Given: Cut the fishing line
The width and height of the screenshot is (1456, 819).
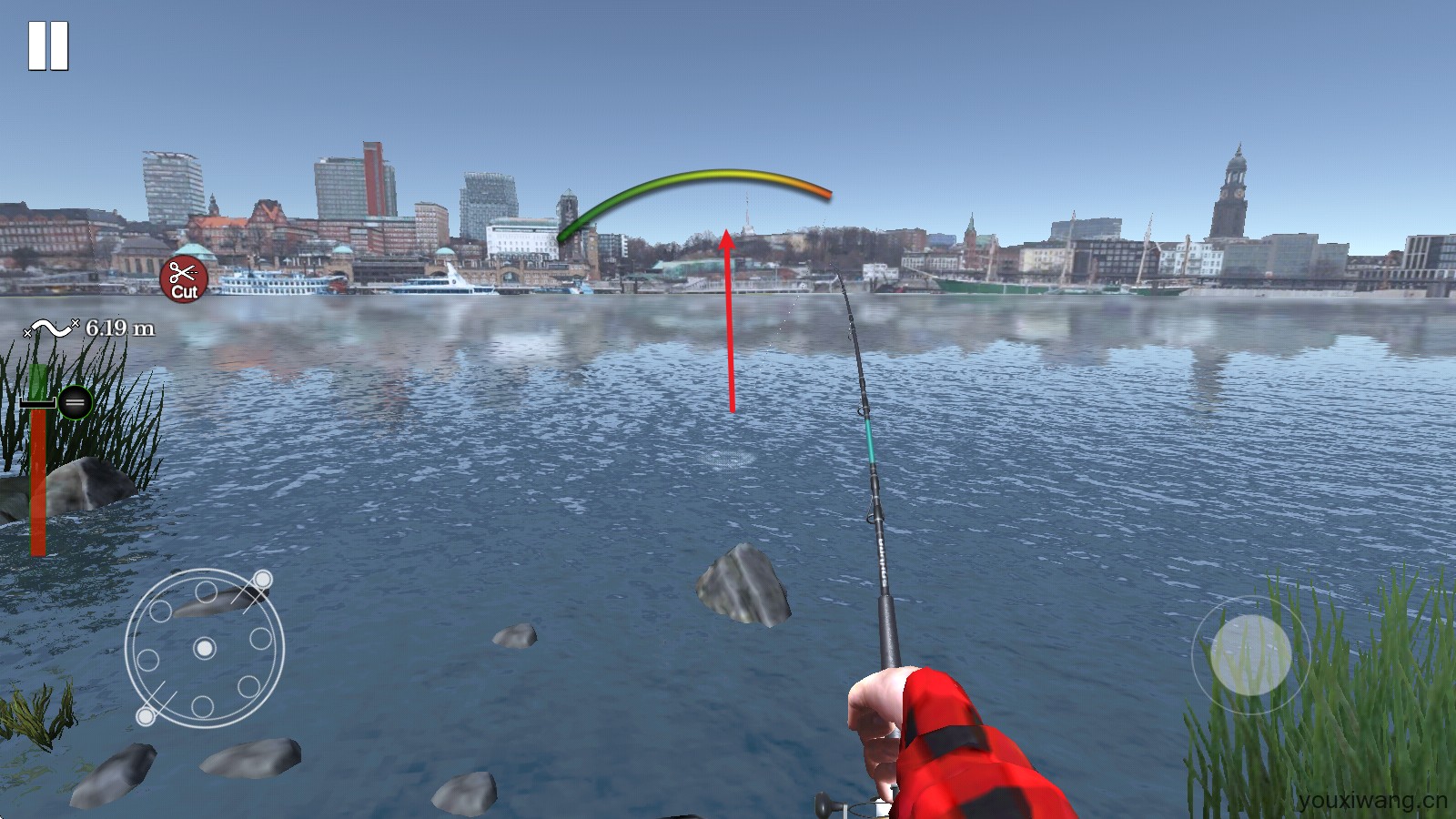Looking at the screenshot, I should (x=184, y=279).
